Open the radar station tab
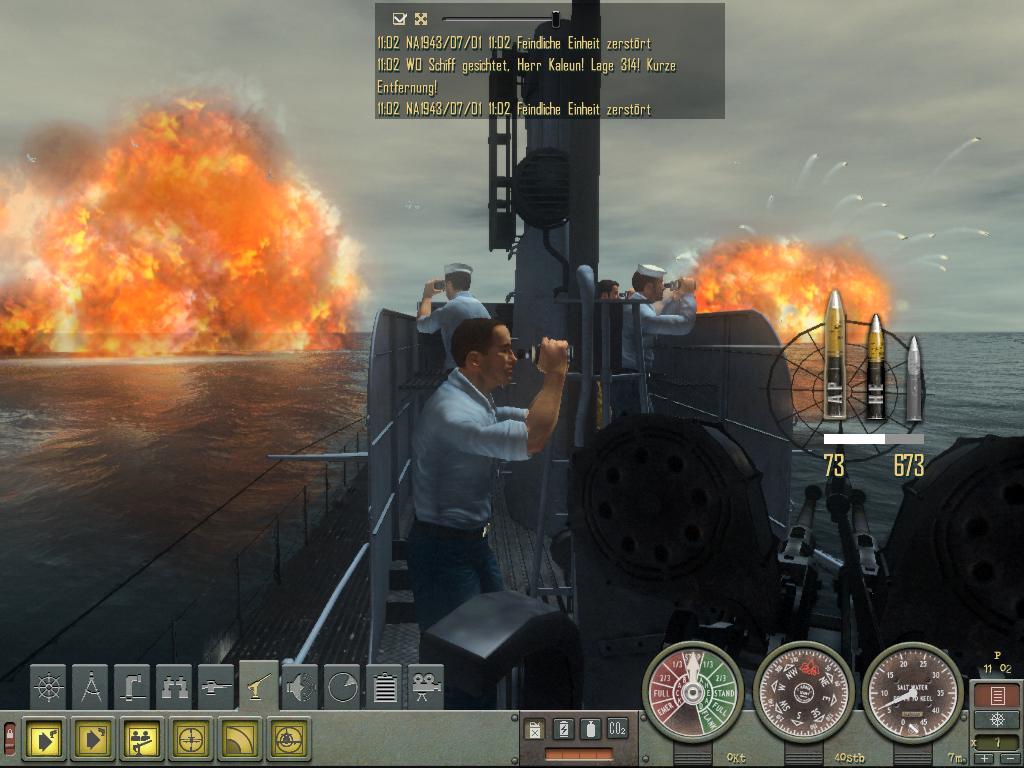The width and height of the screenshot is (1024, 768). click(342, 688)
